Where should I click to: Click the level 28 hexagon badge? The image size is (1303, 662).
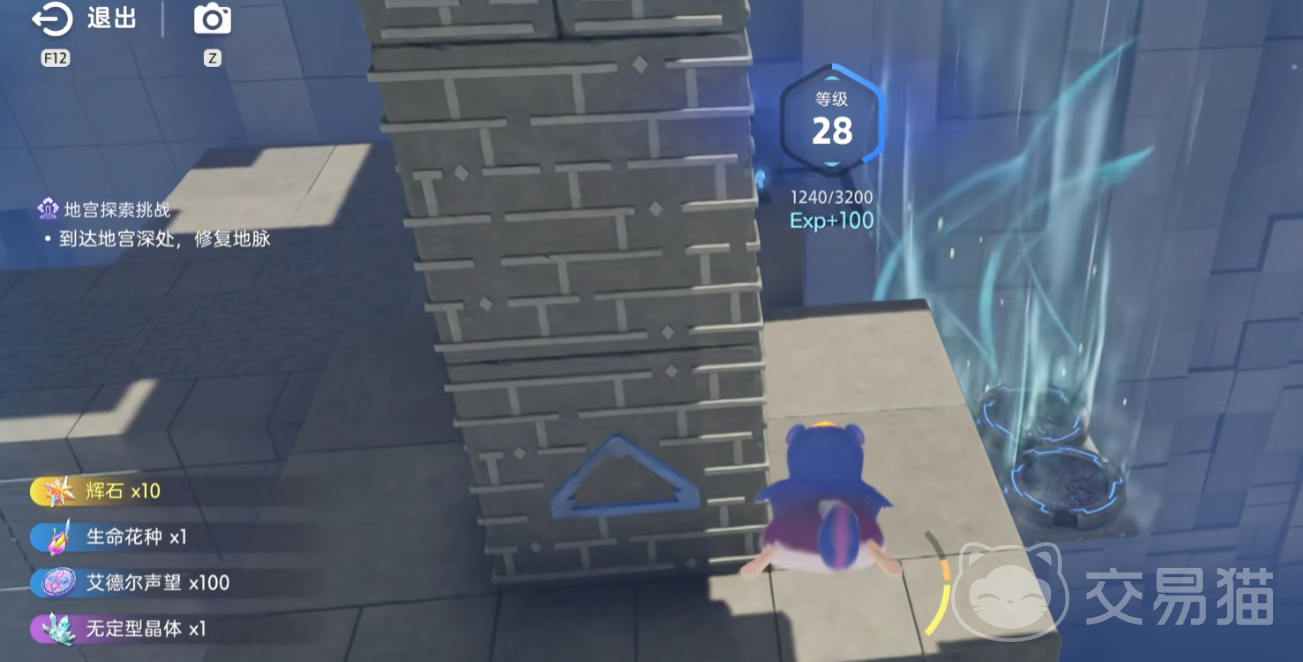pos(832,121)
